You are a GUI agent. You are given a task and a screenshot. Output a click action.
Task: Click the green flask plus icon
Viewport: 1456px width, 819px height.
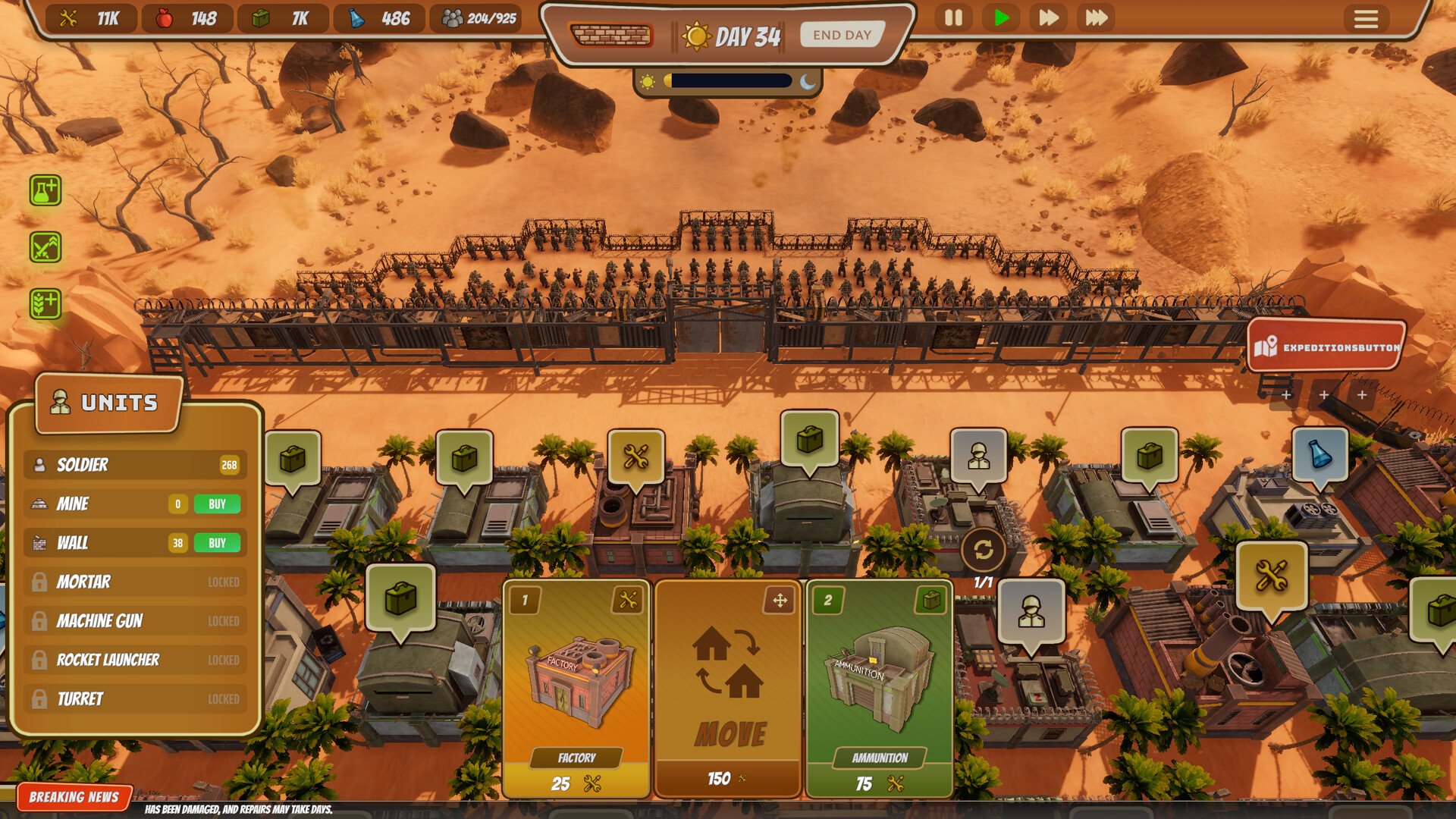[45, 190]
